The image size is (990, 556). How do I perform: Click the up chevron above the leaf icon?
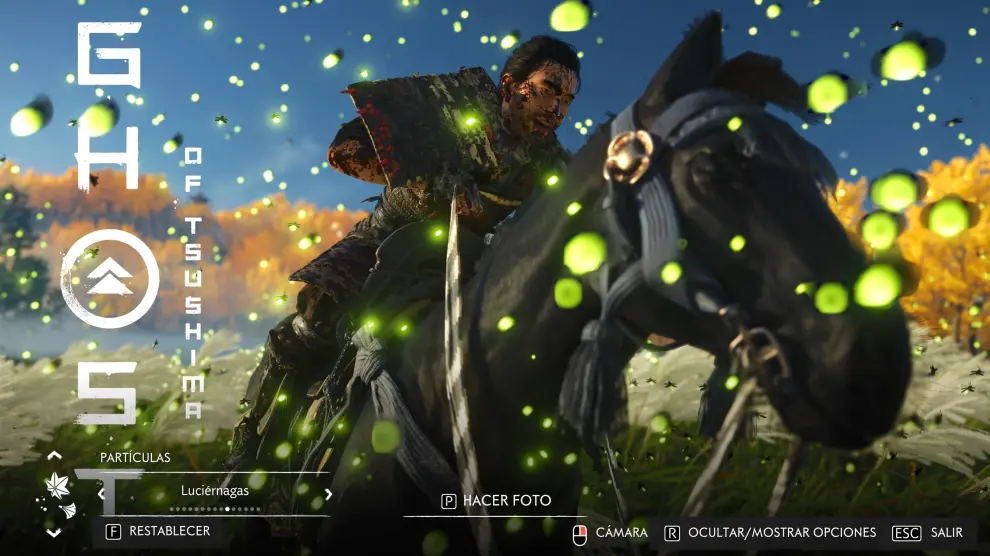pyautogui.click(x=54, y=456)
